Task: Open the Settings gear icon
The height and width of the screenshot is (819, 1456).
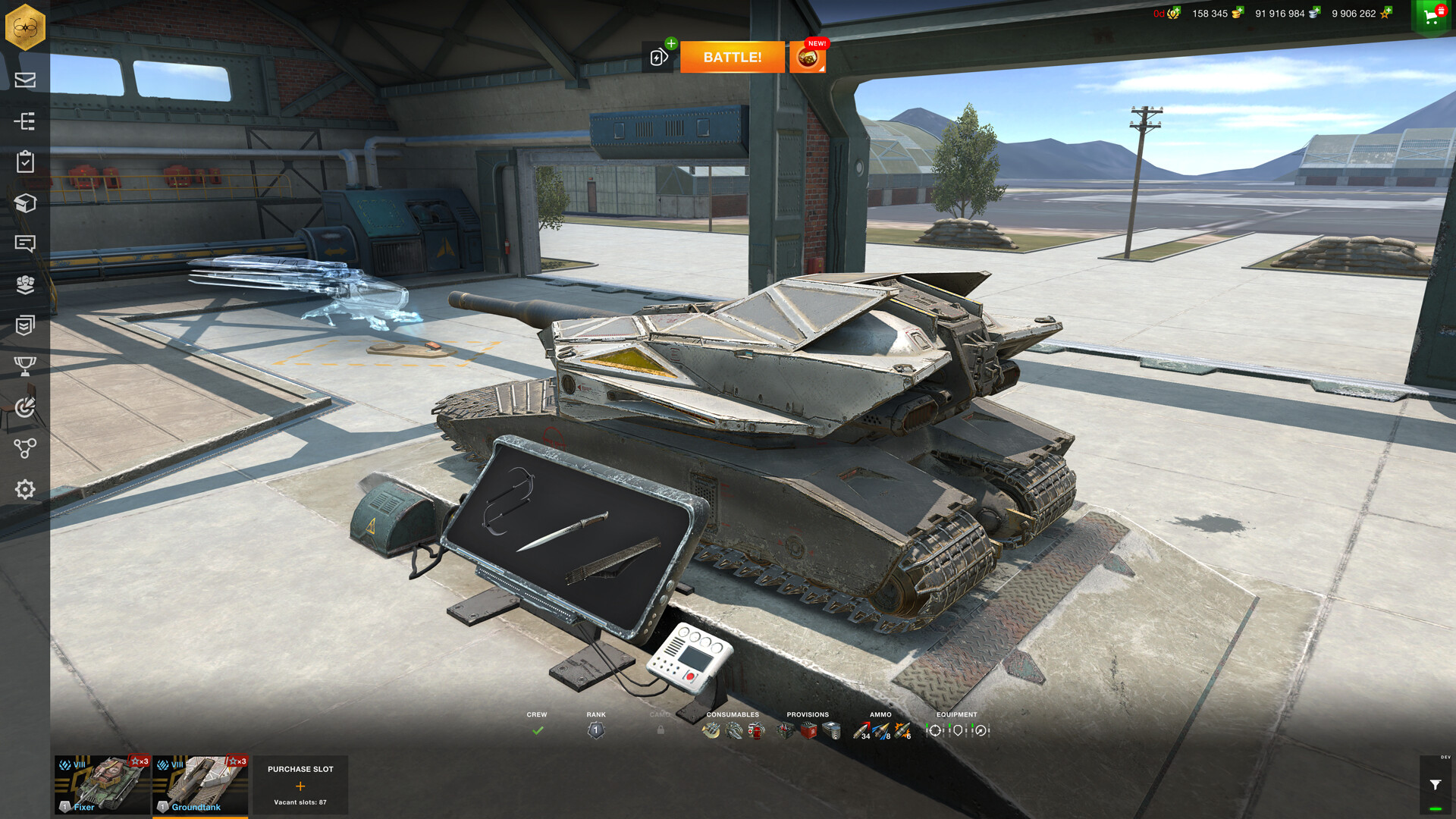Action: tap(25, 490)
